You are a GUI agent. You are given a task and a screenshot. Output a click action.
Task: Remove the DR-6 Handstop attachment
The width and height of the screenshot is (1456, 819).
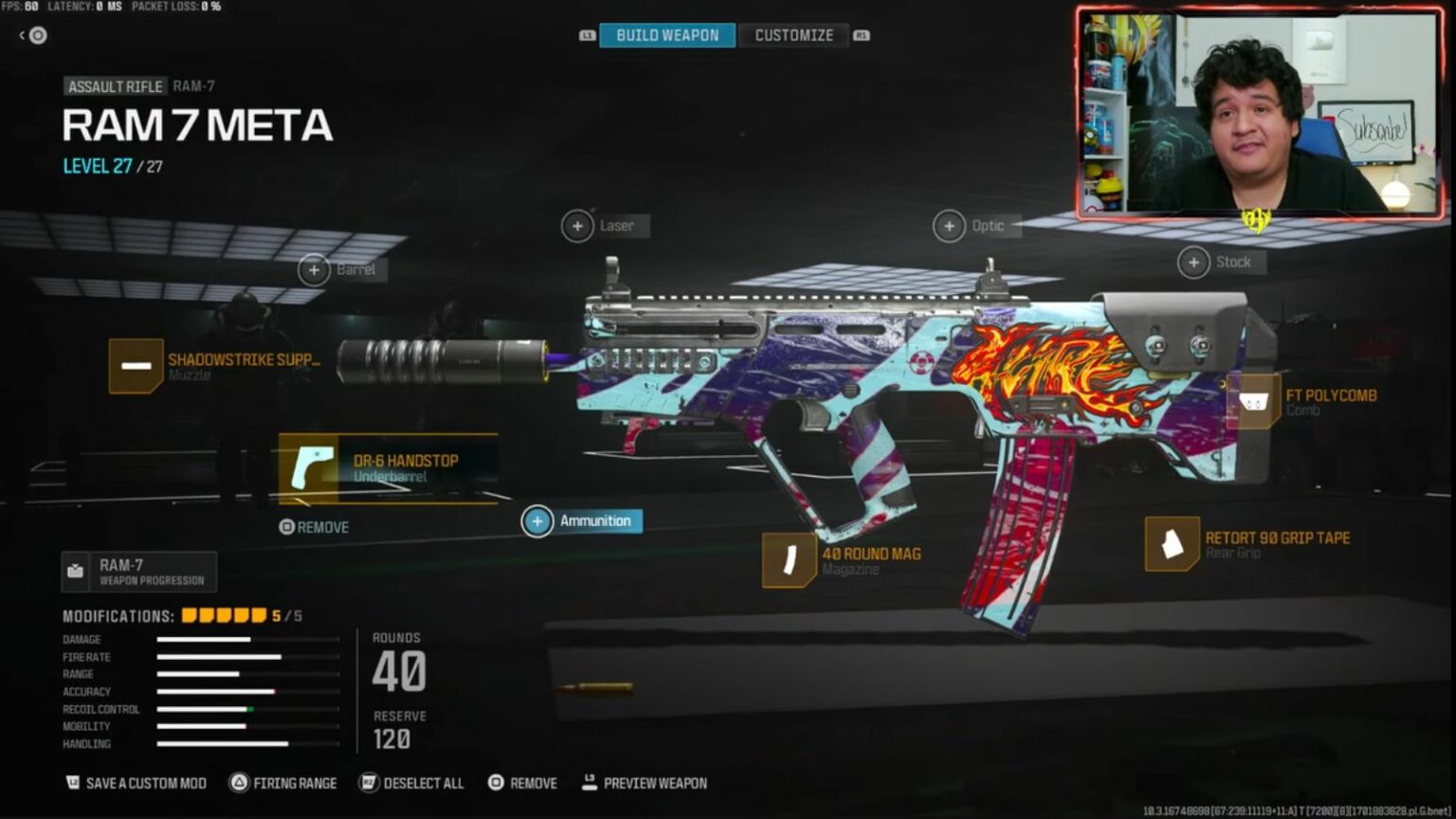point(315,527)
